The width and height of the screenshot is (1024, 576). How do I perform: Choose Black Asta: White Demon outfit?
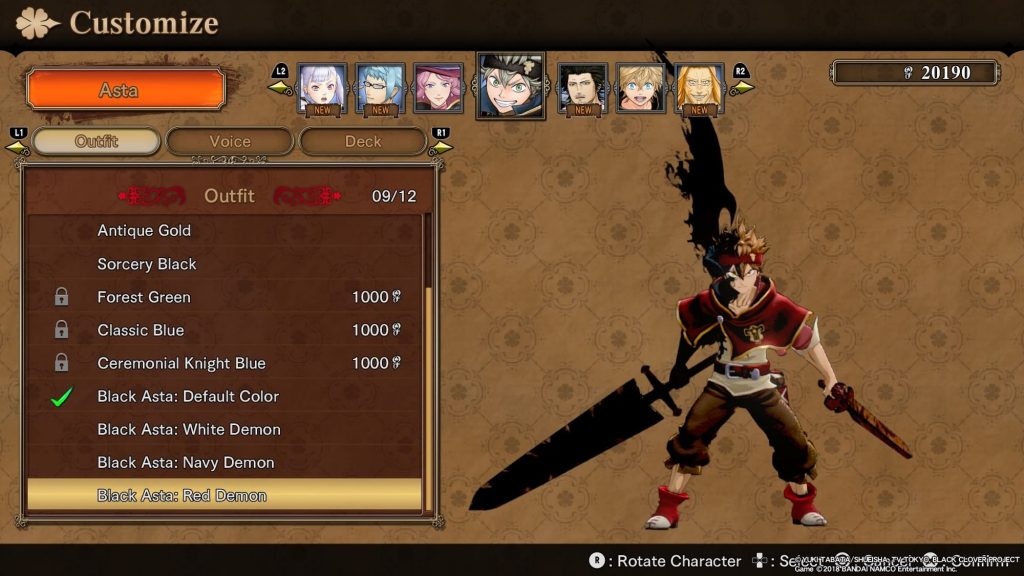[x=189, y=429]
